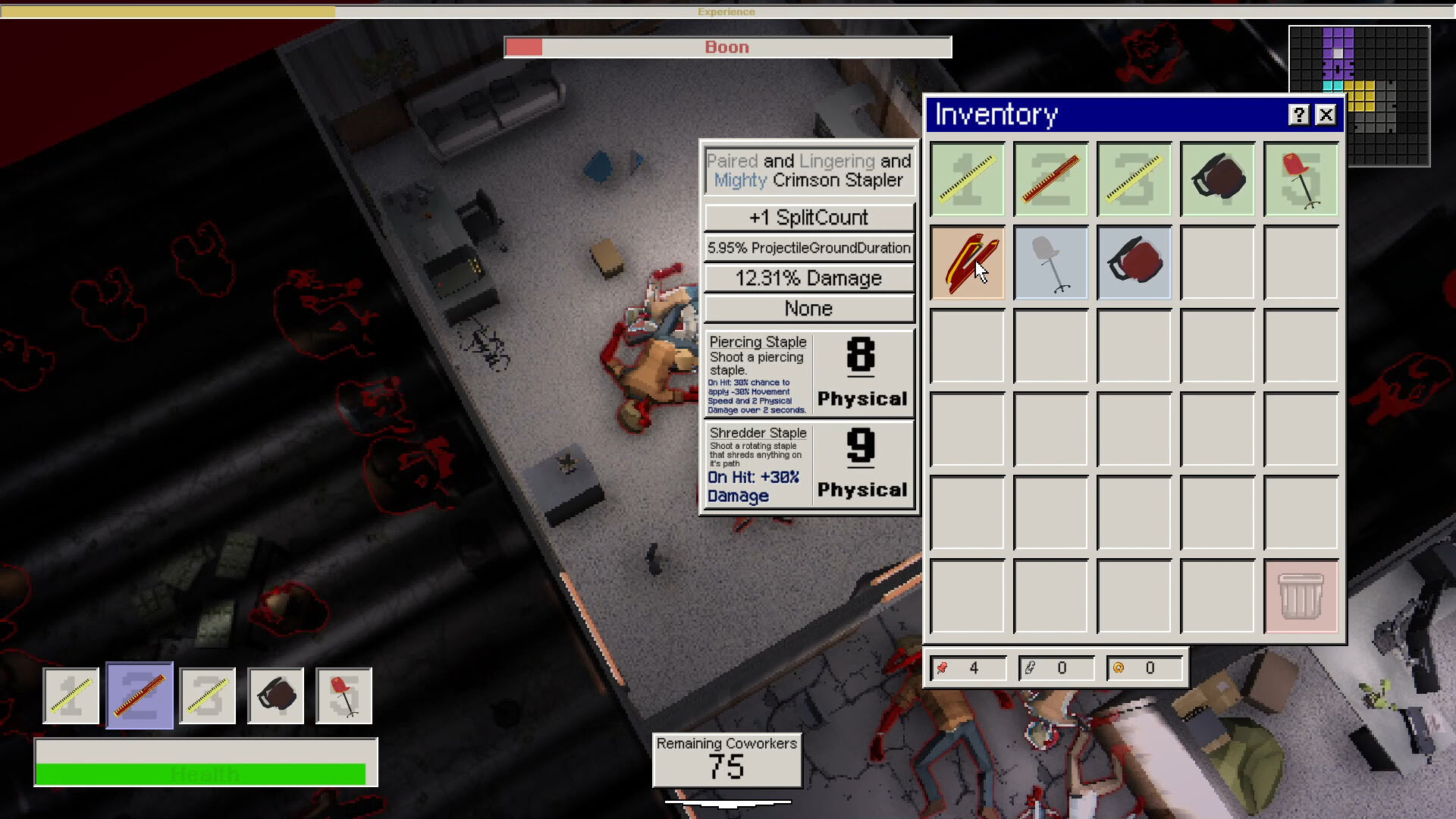The width and height of the screenshot is (1456, 819).
Task: Click the paperclip counter showing 0
Action: (1057, 668)
